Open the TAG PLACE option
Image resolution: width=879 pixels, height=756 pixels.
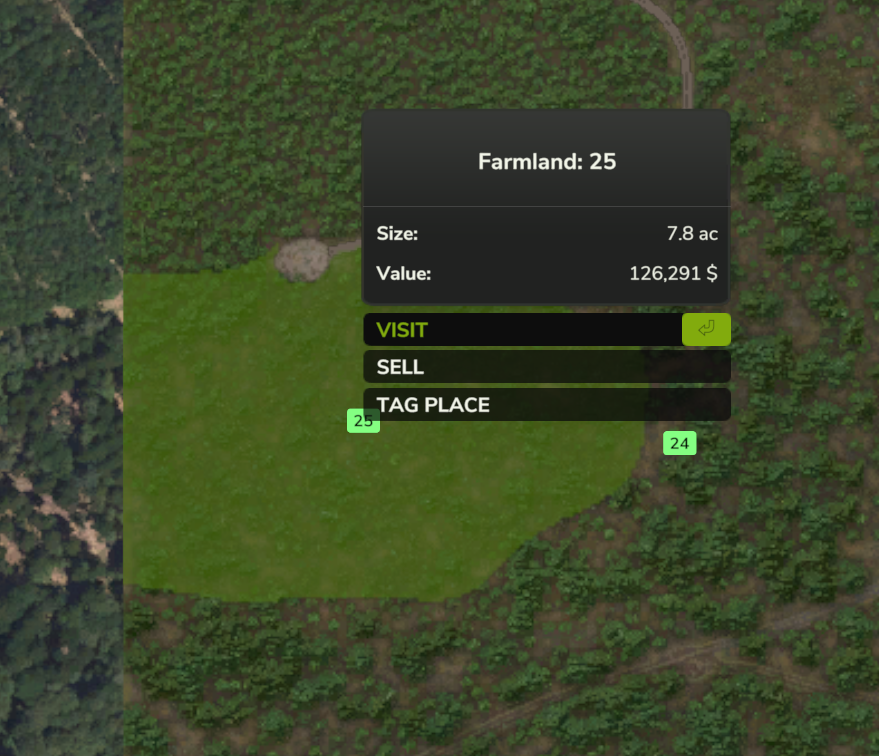point(546,405)
